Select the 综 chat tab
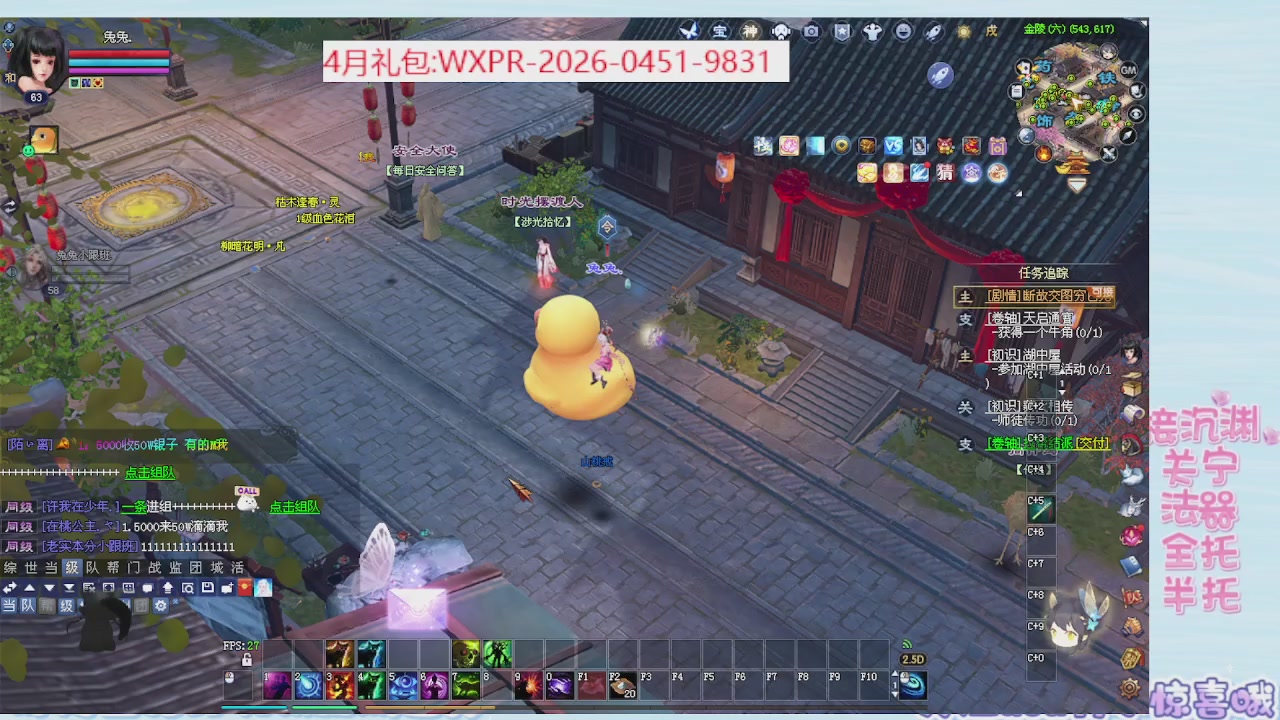The width and height of the screenshot is (1280, 720). point(9,567)
